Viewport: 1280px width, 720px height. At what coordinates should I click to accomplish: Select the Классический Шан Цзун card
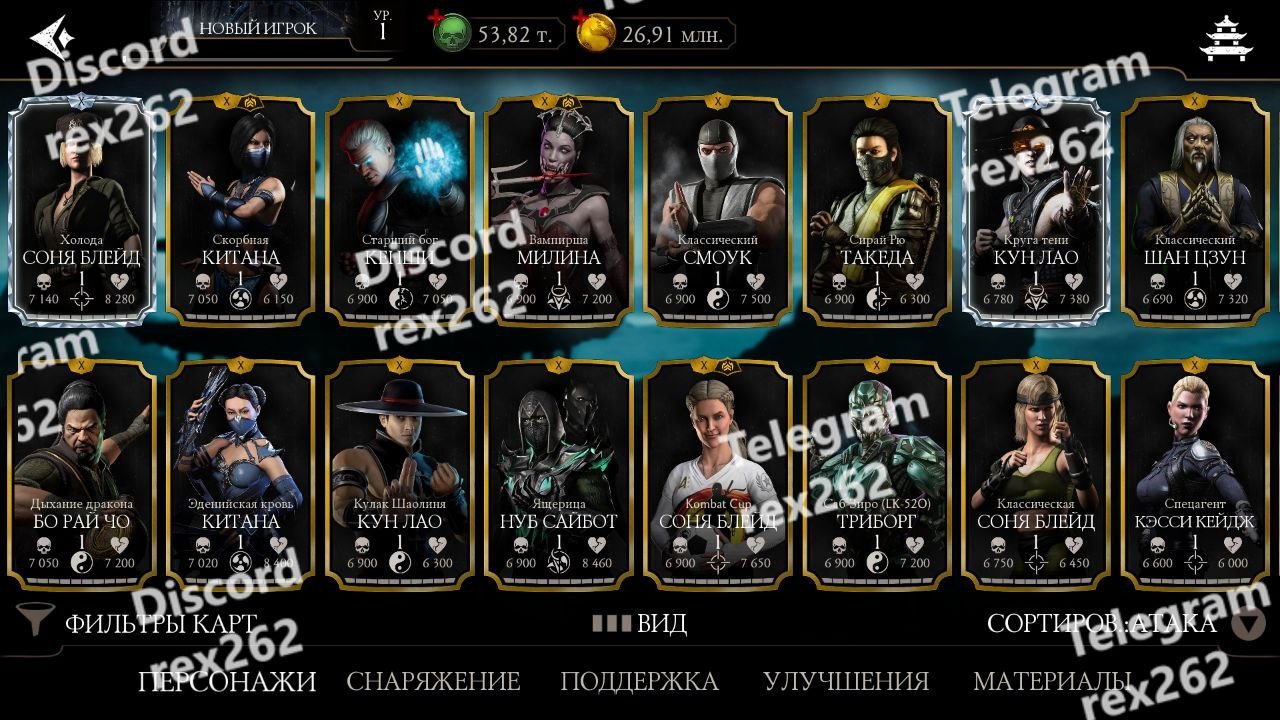(1194, 210)
